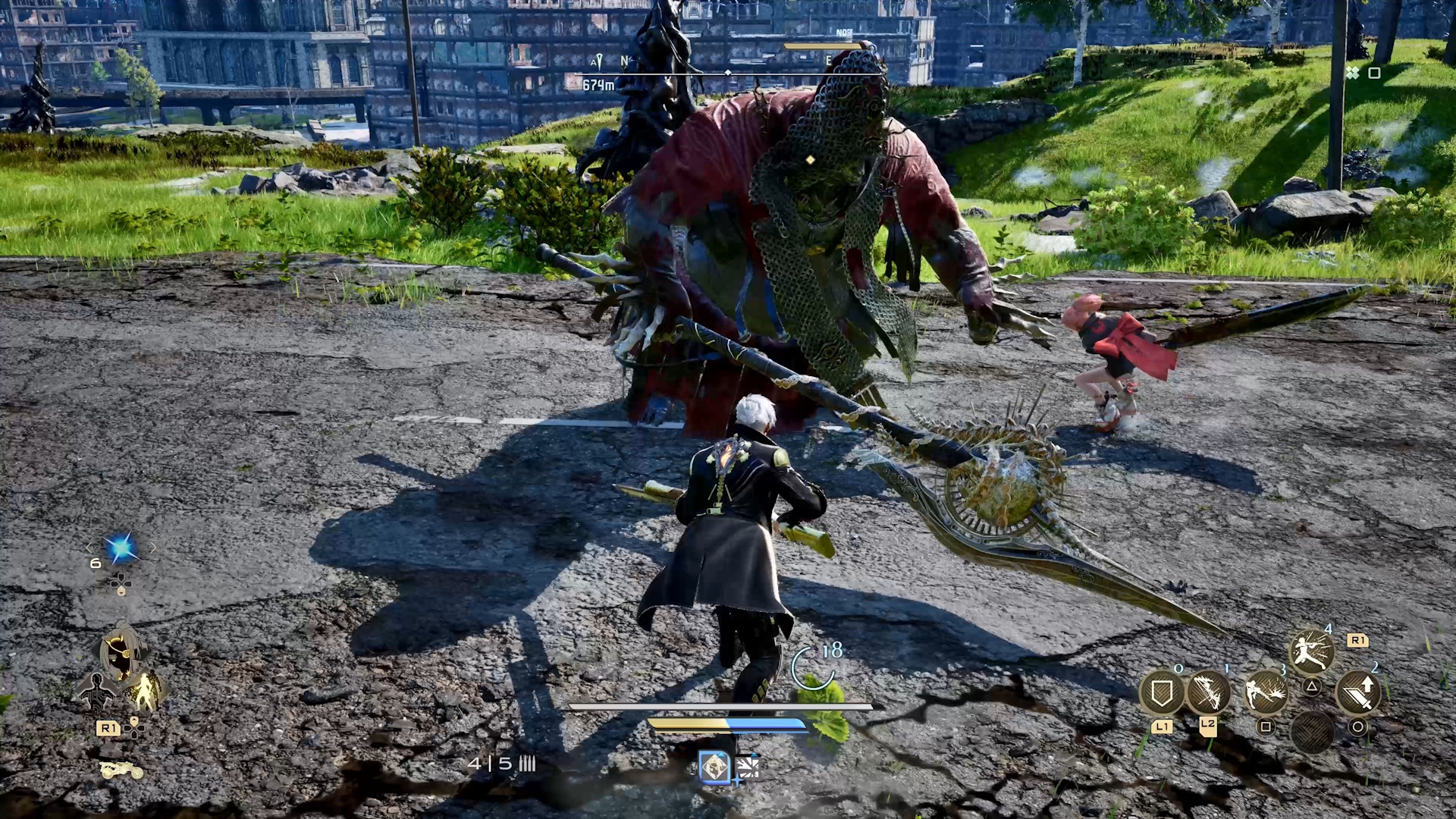This screenshot has height=819, width=1456.
Task: Cycle to the previous quick item
Action: (89, 548)
